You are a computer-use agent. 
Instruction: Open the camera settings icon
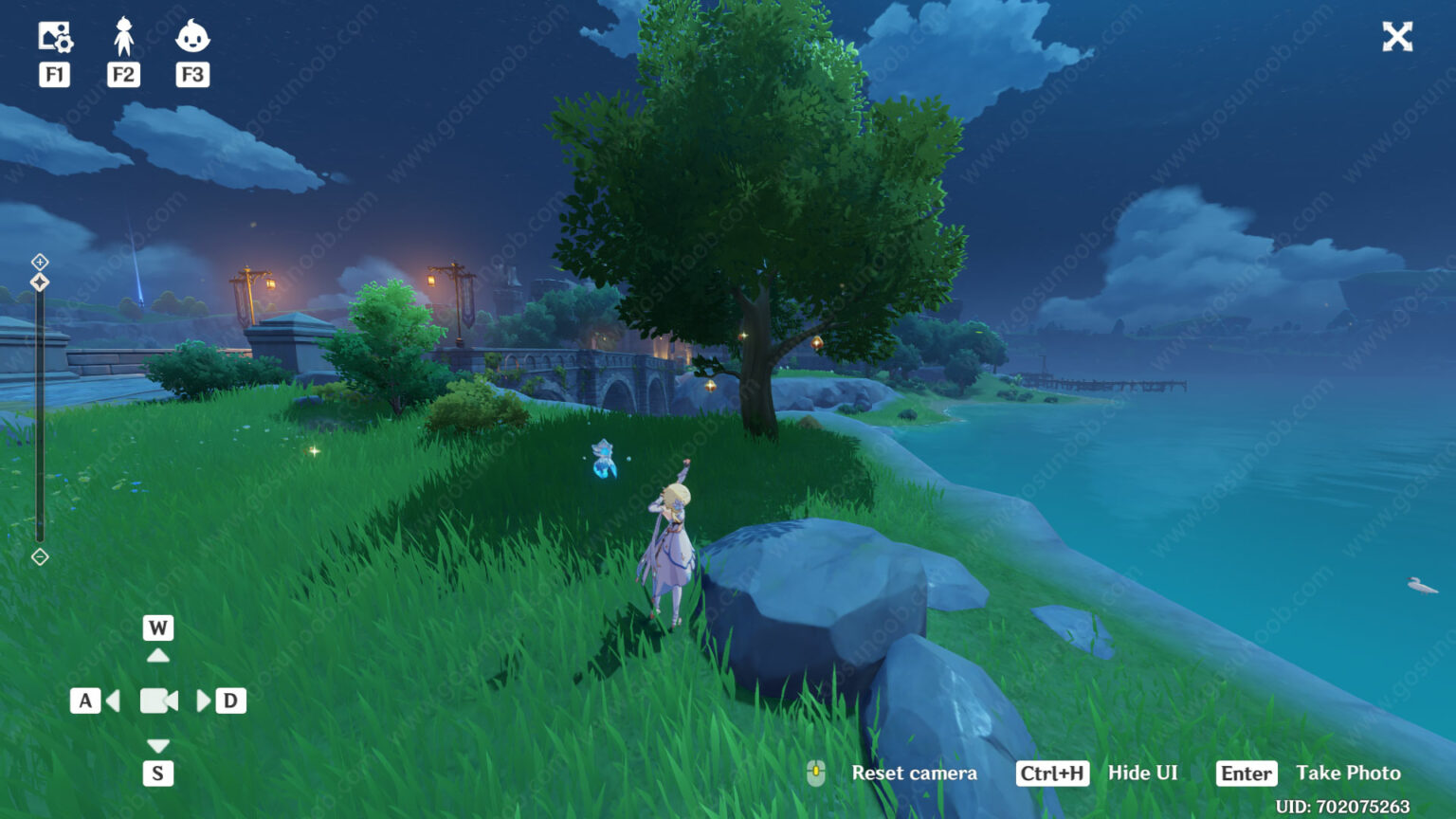click(55, 37)
